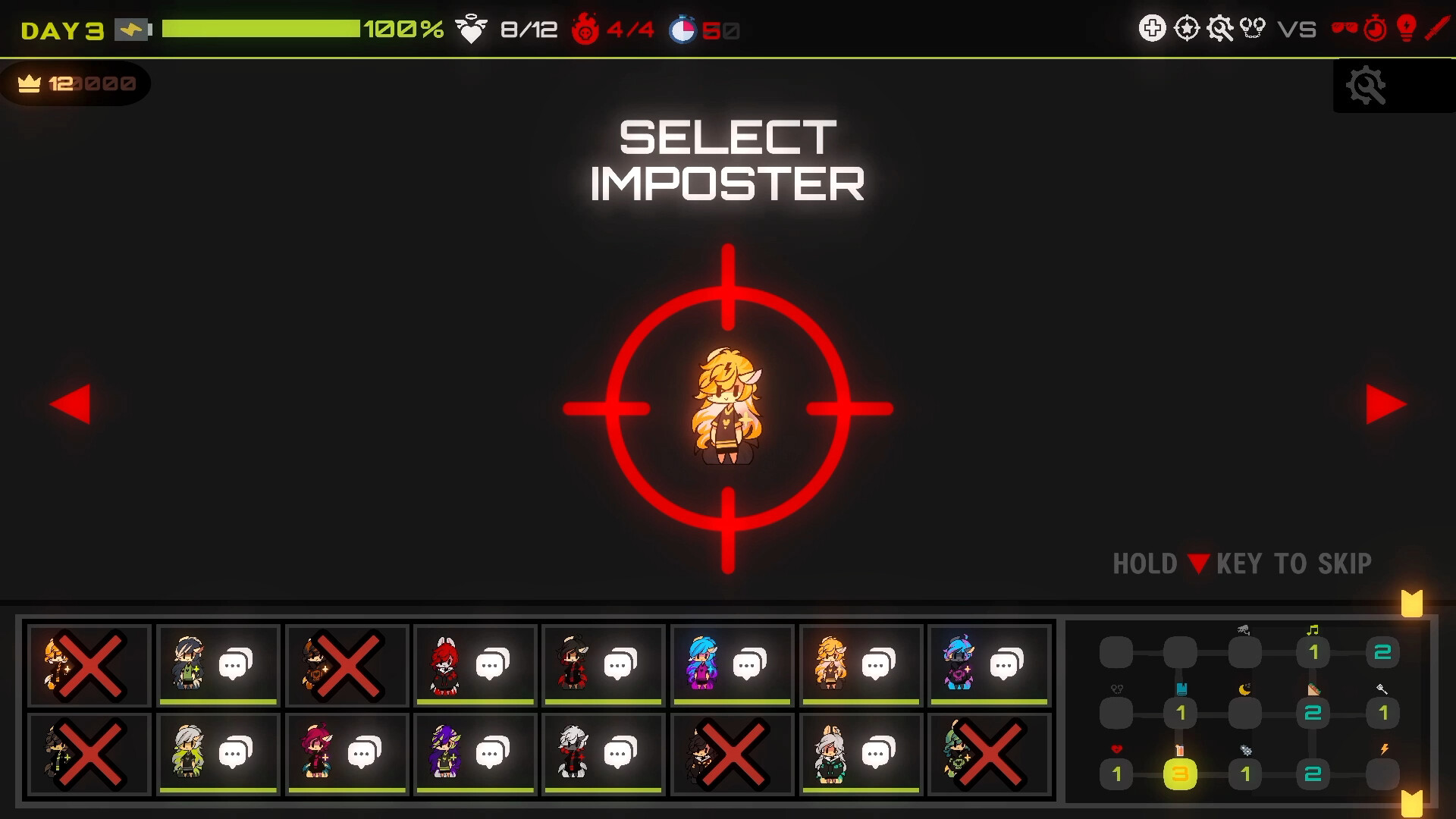Click the red stopwatch icon near VS
This screenshot has height=819, width=1456.
pos(1375,30)
